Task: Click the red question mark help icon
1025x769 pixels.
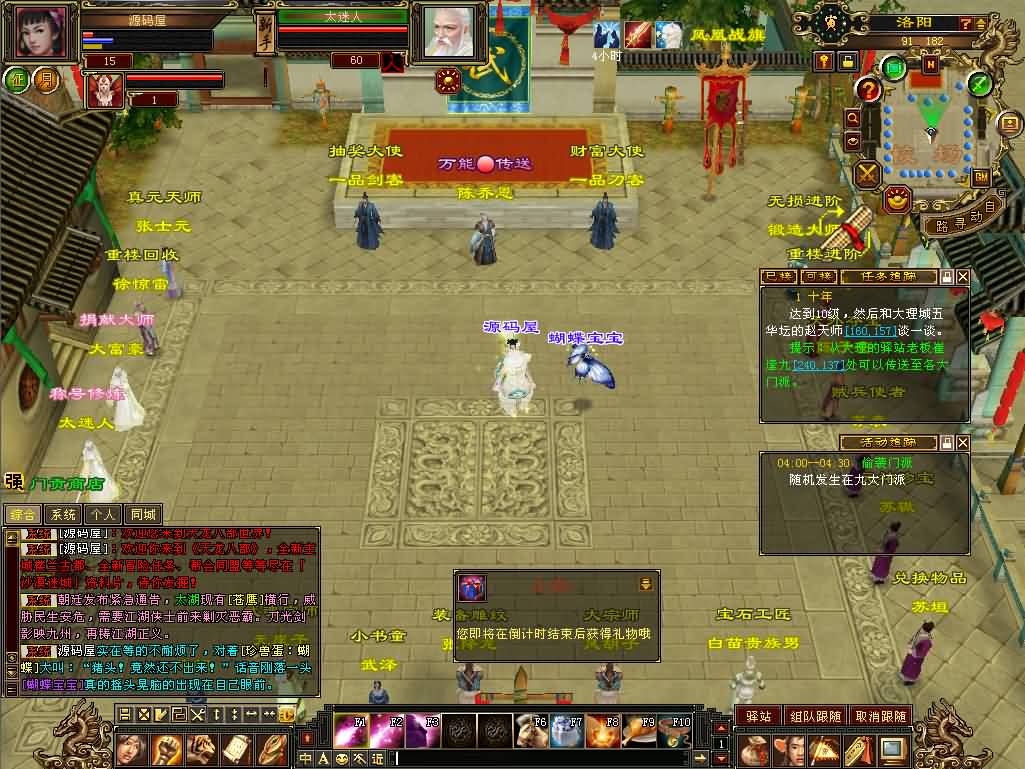Action: pos(869,91)
